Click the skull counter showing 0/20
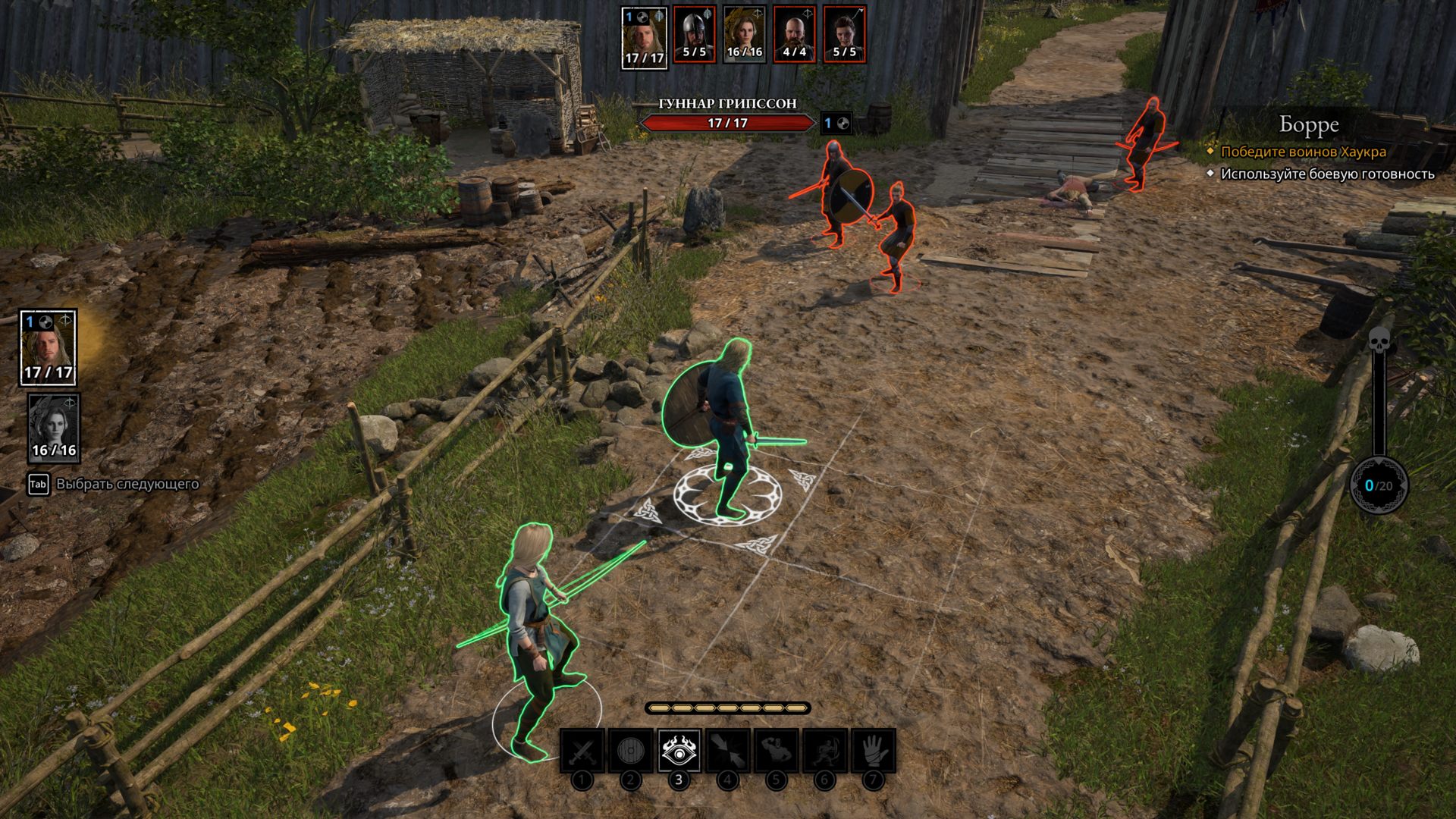Viewport: 1456px width, 819px height. pyautogui.click(x=1379, y=485)
